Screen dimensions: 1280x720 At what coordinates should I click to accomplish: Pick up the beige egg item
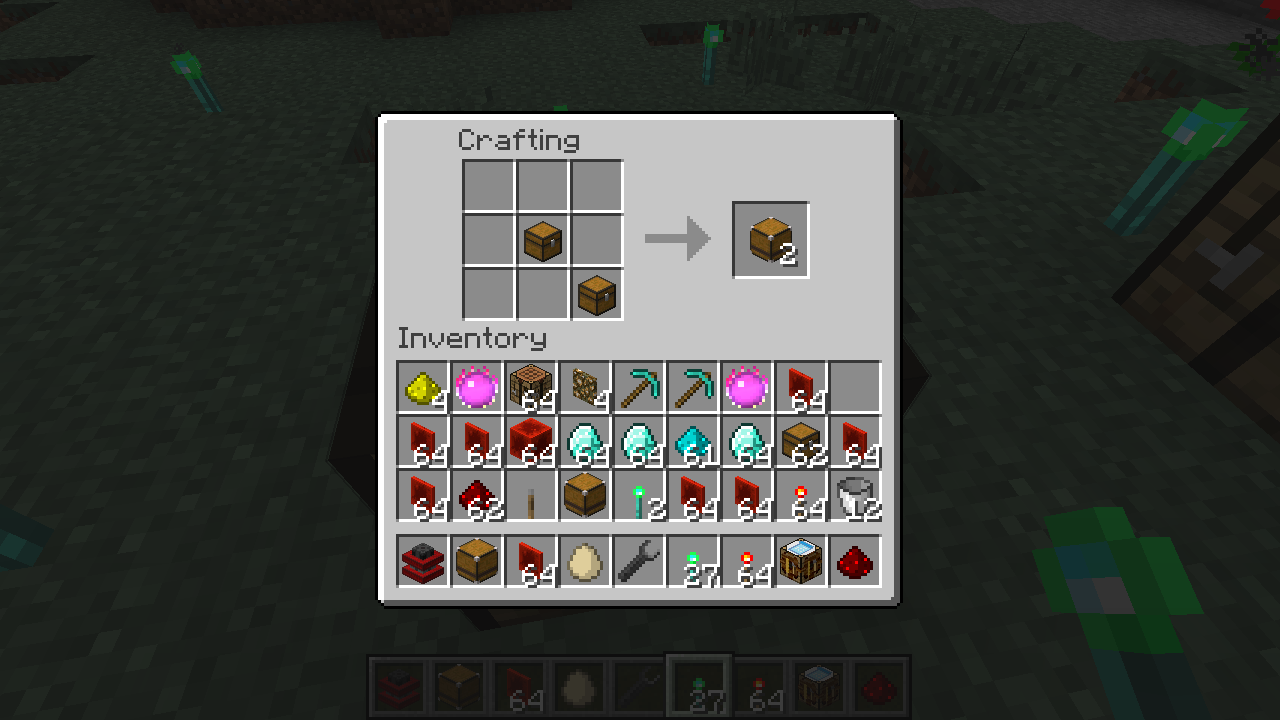click(585, 561)
